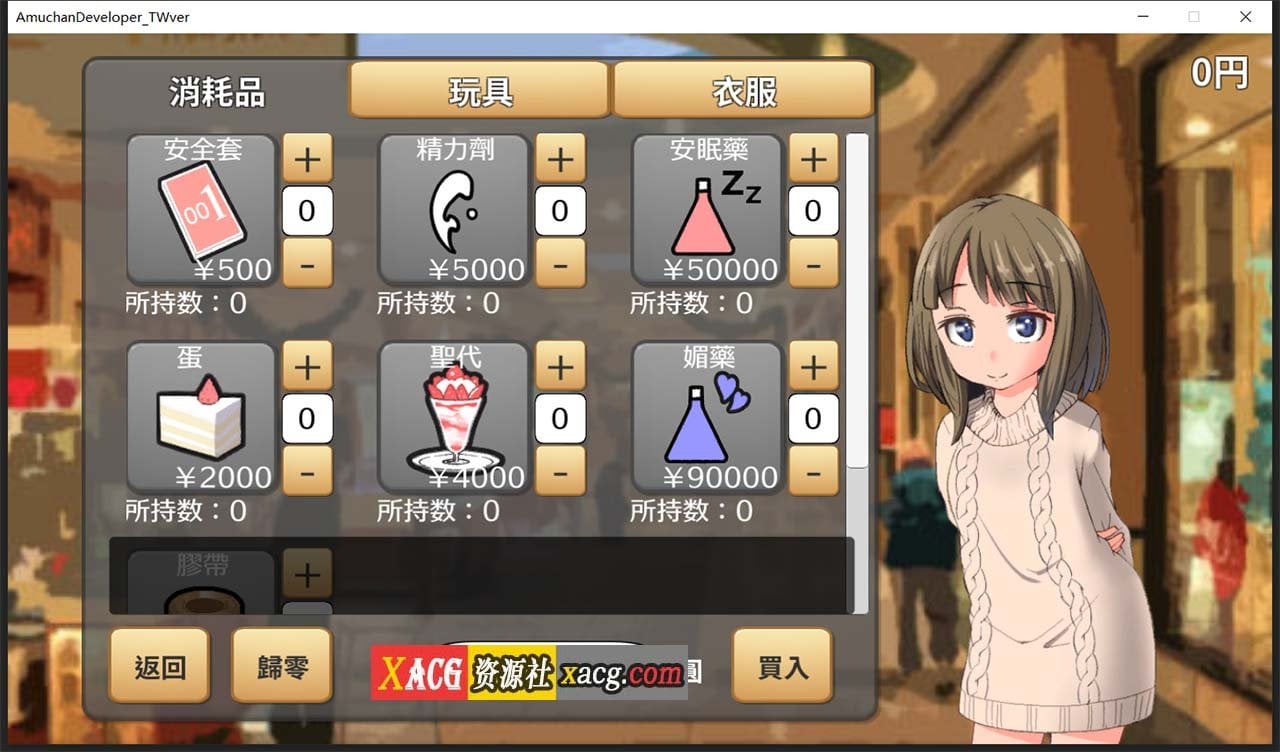1280x752 pixels.
Task: Click the plus button next to tape
Action: [x=307, y=573]
